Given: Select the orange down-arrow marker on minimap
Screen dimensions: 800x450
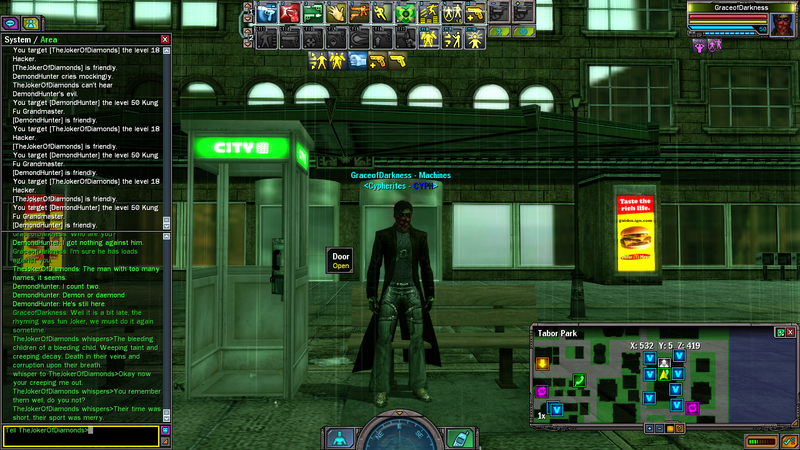Looking at the screenshot, I should coord(542,363).
